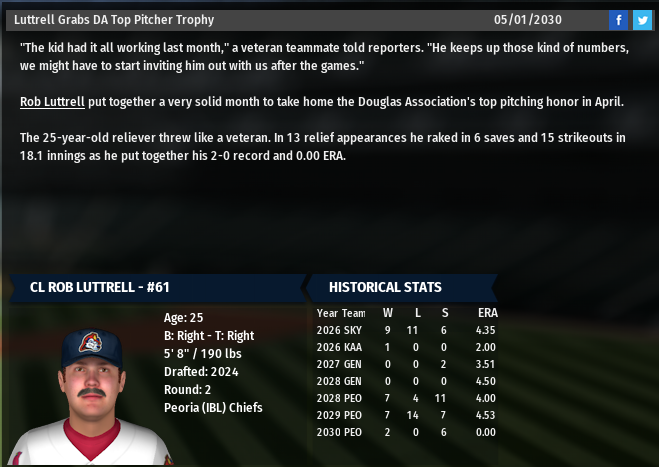The width and height of the screenshot is (659, 467).
Task: Open the Rob Luttrell player link
Action: [52, 102]
